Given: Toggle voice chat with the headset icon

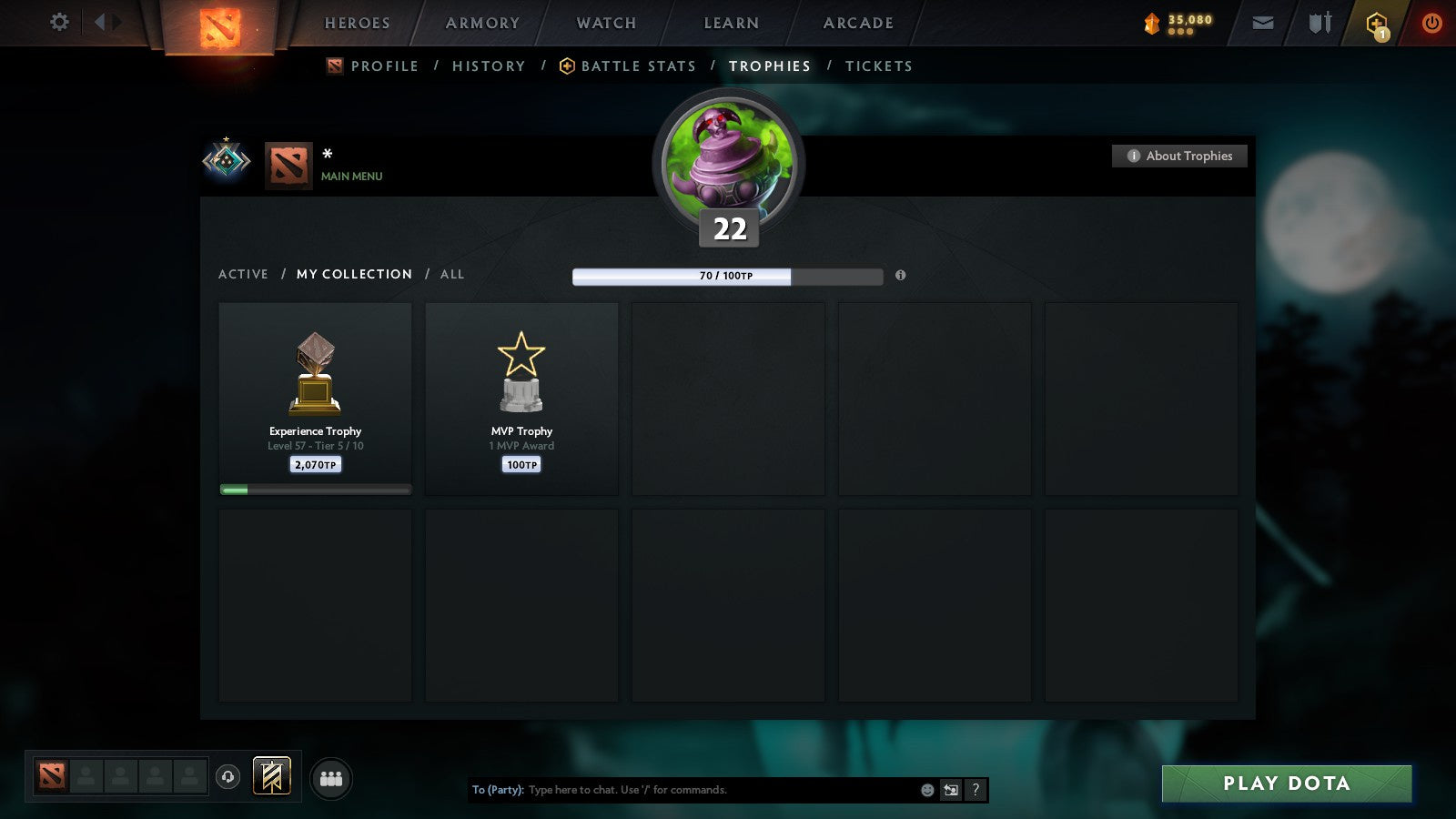Looking at the screenshot, I should (x=226, y=775).
